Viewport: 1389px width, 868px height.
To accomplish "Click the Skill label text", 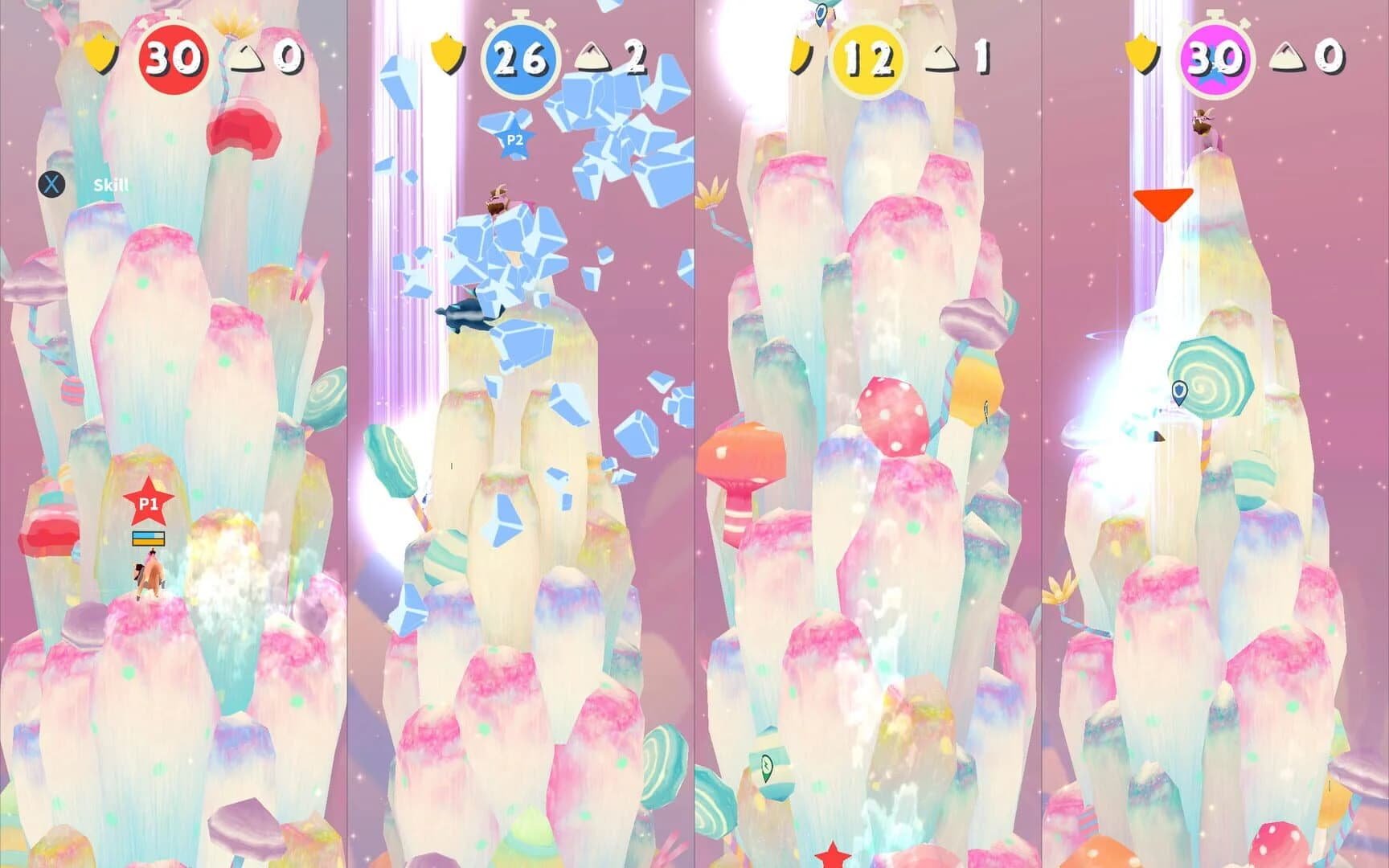I will [x=110, y=186].
